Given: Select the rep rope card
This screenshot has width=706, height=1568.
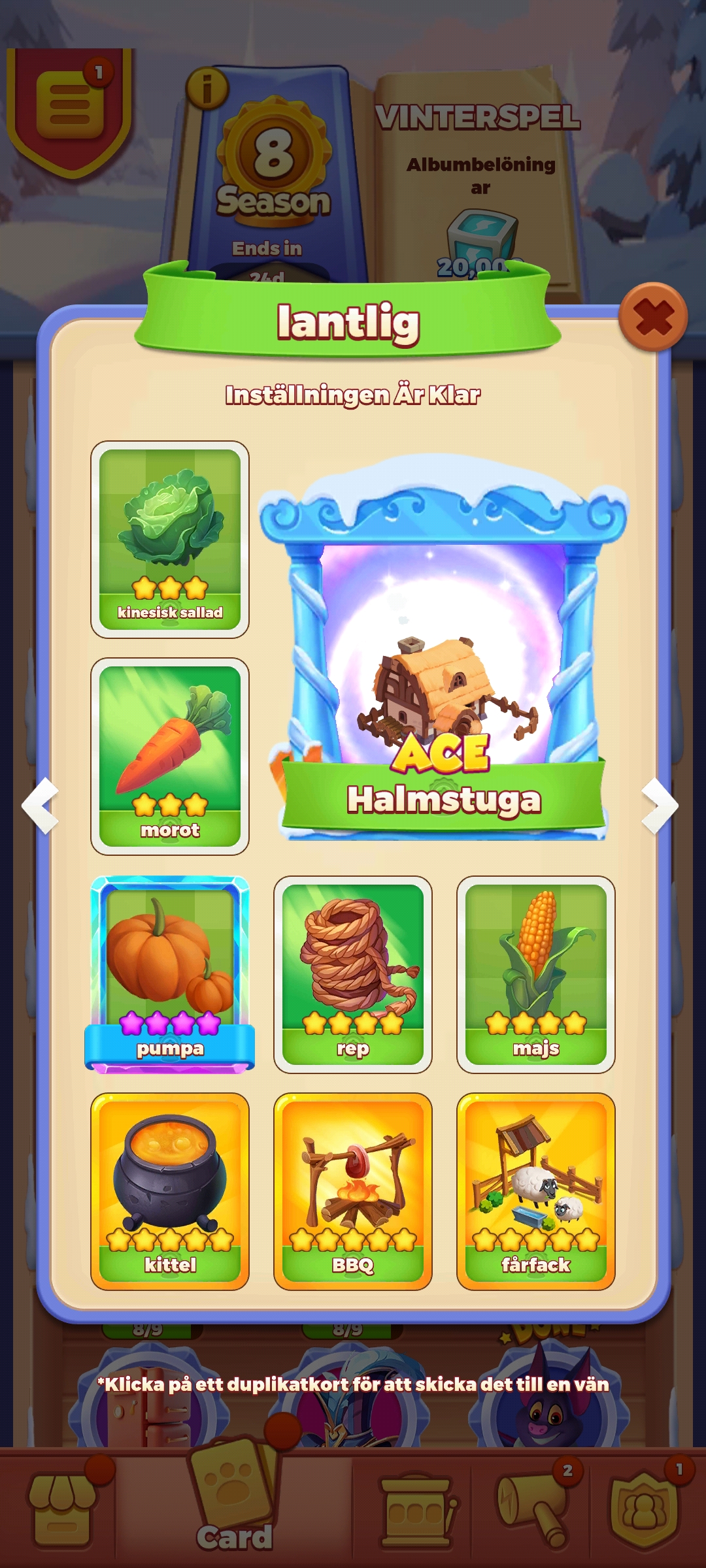Looking at the screenshot, I should click(353, 973).
